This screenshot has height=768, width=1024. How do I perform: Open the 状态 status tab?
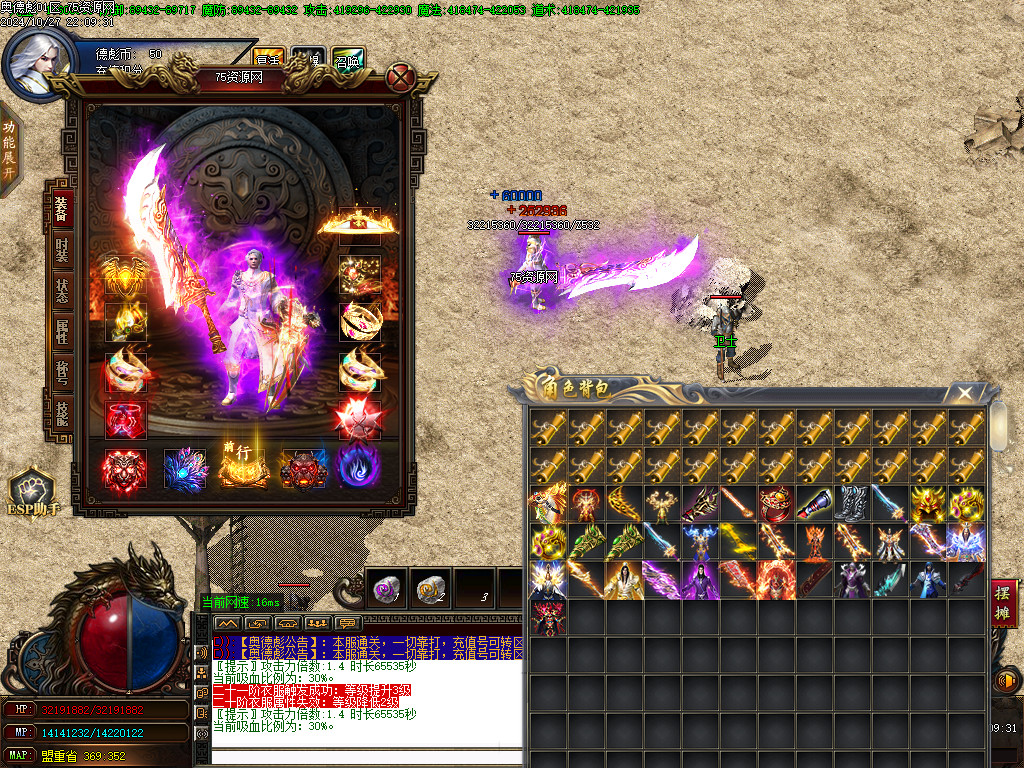click(62, 291)
